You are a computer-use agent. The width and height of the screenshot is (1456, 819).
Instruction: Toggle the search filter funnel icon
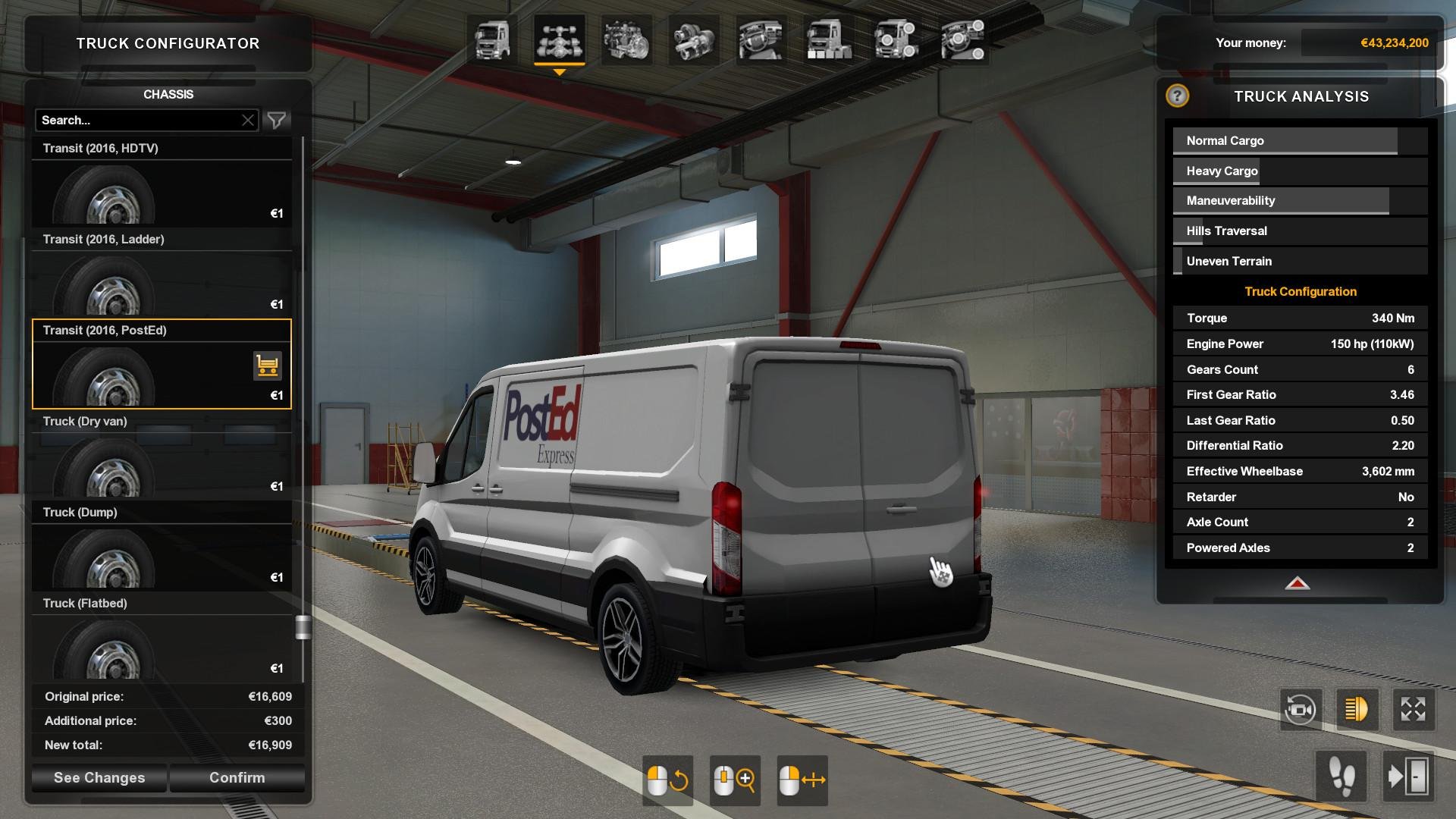click(x=277, y=120)
